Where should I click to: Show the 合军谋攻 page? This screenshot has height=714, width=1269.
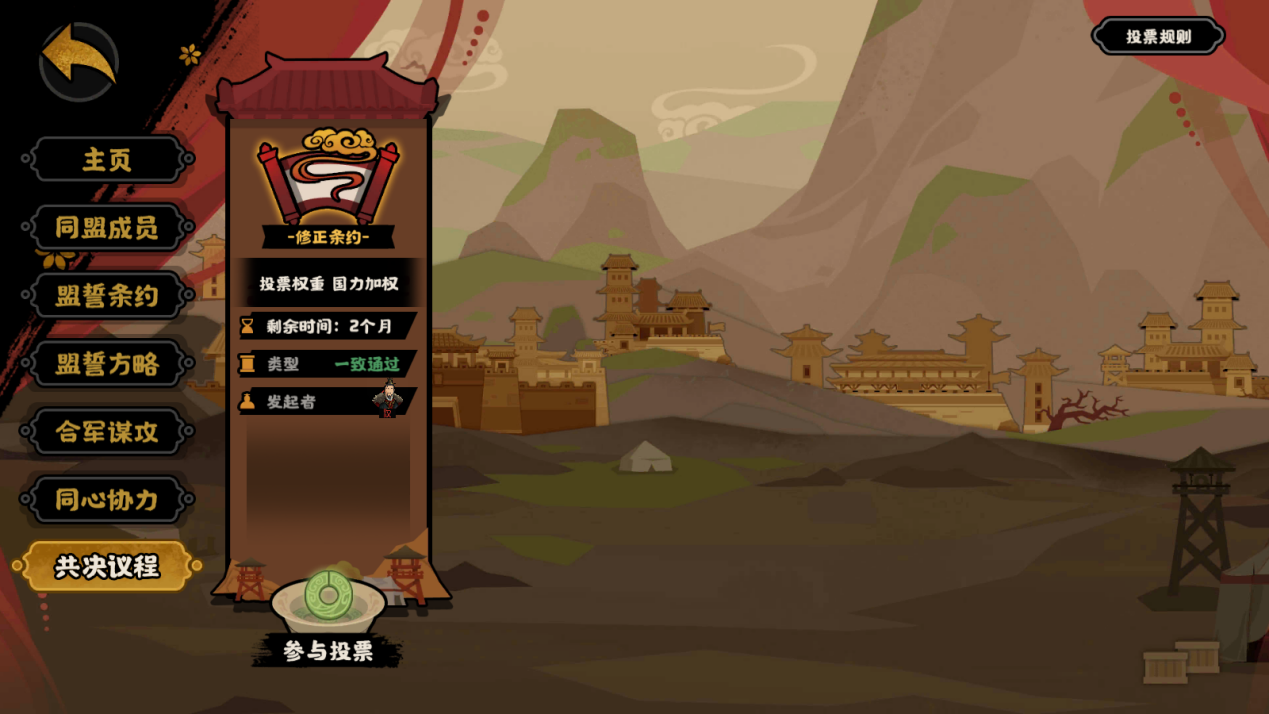coord(107,432)
